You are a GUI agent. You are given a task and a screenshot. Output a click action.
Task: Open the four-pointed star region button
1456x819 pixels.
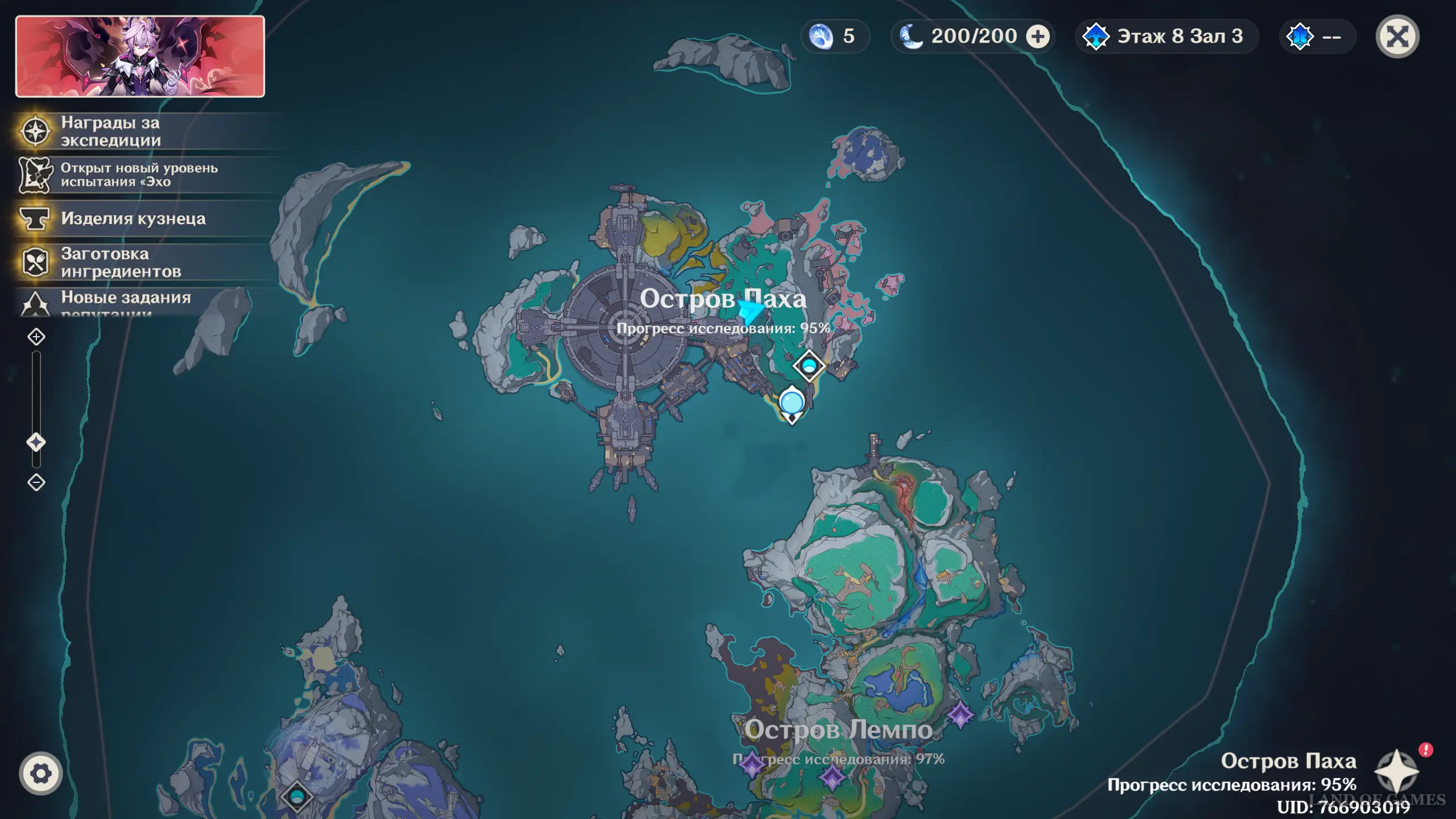click(1396, 772)
